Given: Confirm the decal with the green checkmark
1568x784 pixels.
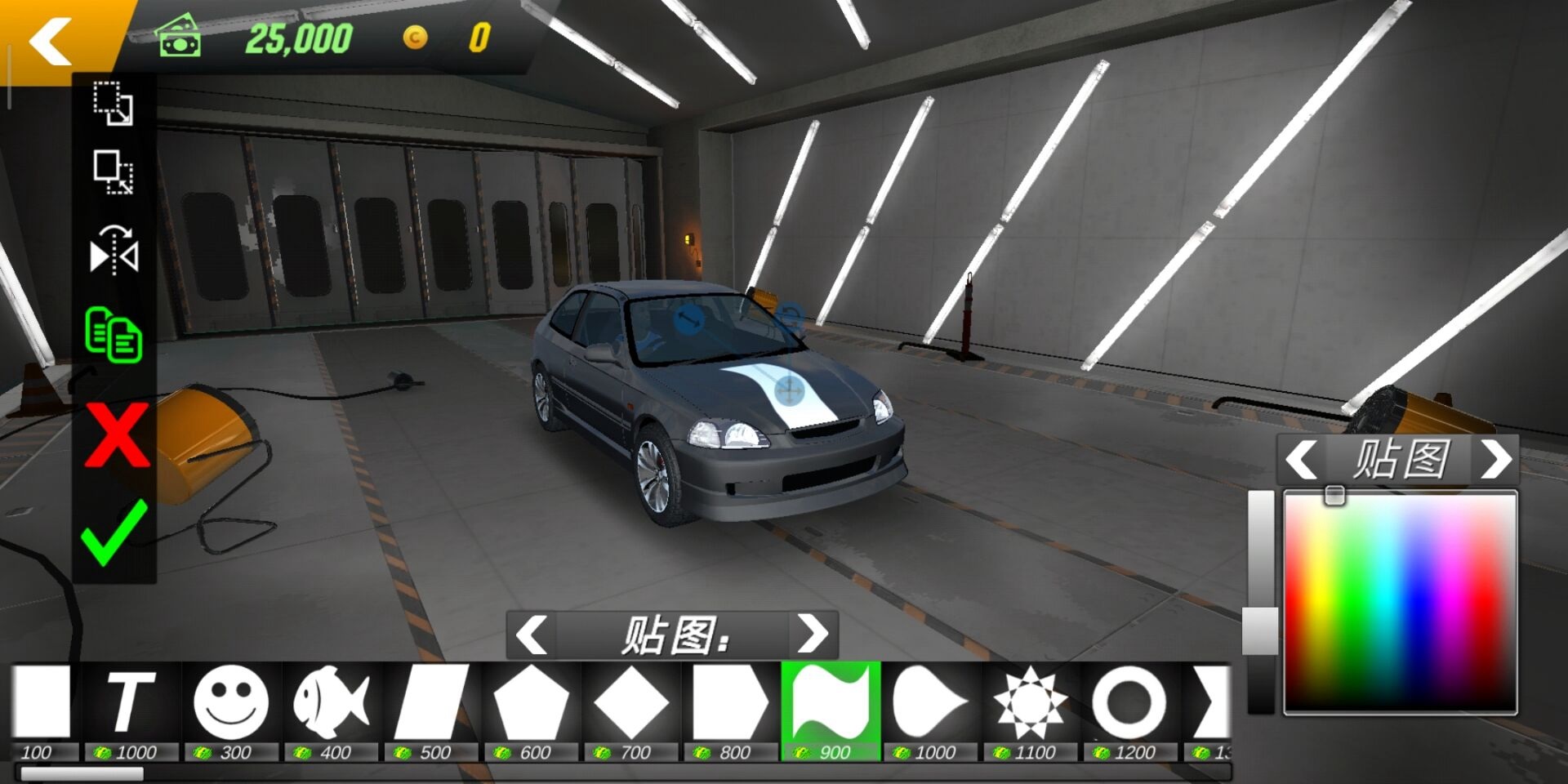Looking at the screenshot, I should [114, 532].
